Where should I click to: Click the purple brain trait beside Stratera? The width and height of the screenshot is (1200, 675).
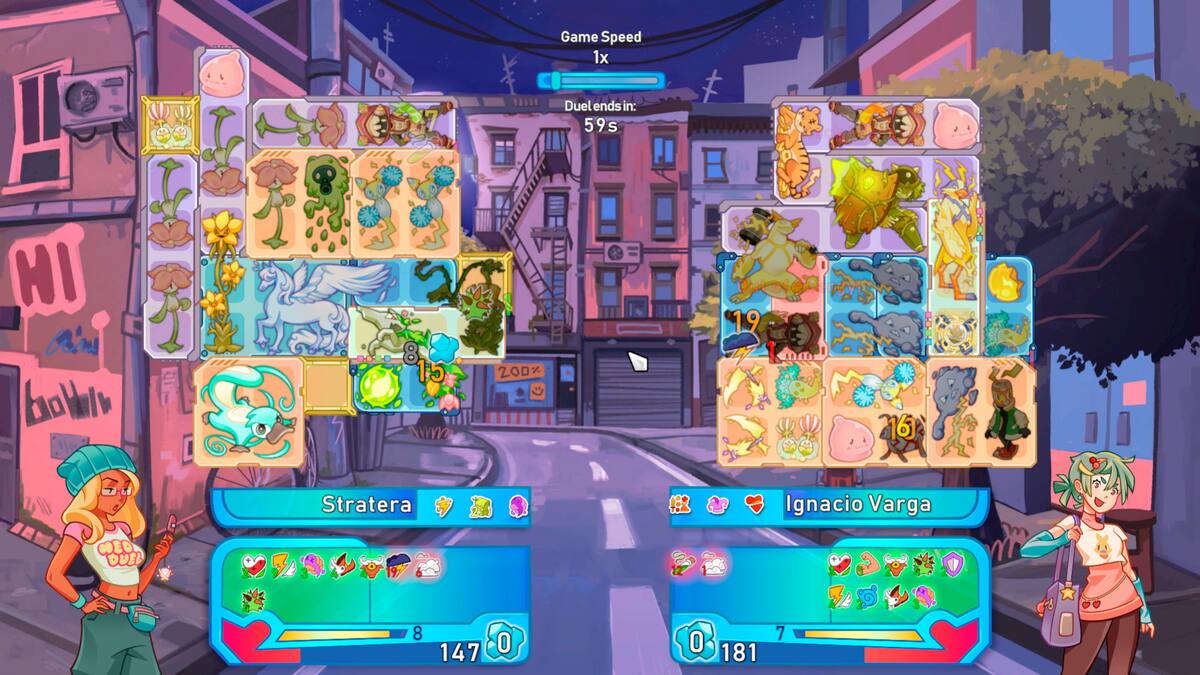[516, 505]
